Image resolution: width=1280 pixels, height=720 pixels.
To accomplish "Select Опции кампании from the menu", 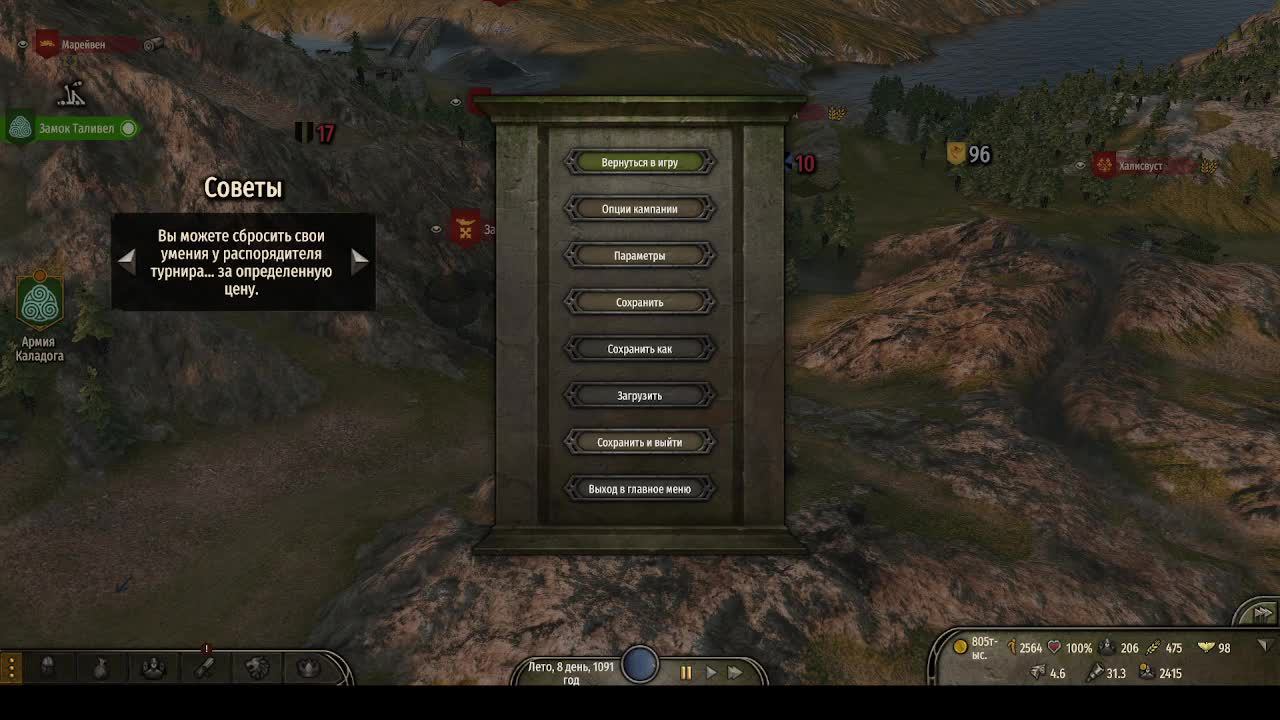I will [x=641, y=208].
